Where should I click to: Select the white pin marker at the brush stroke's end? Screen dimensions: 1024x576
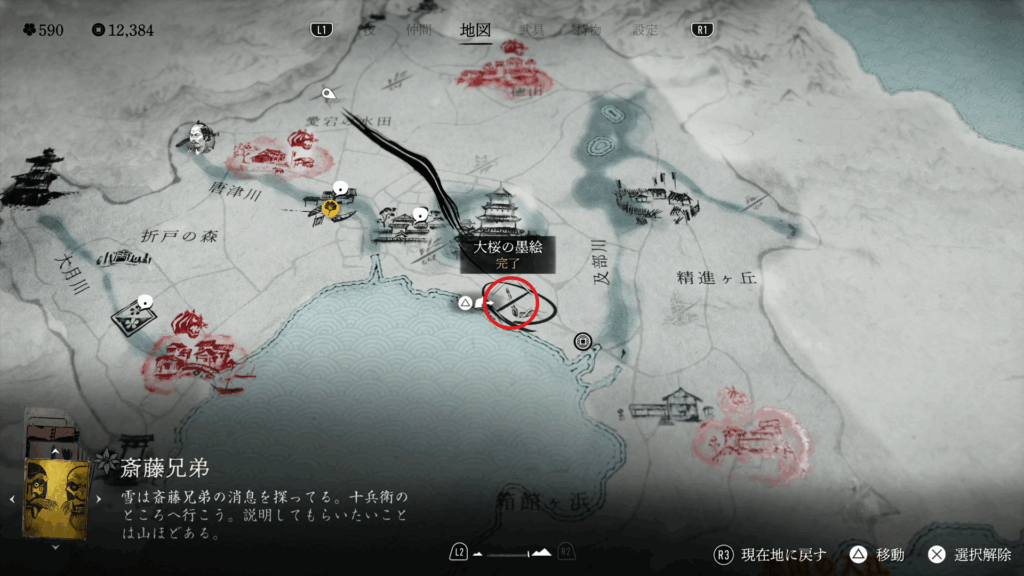pos(328,95)
